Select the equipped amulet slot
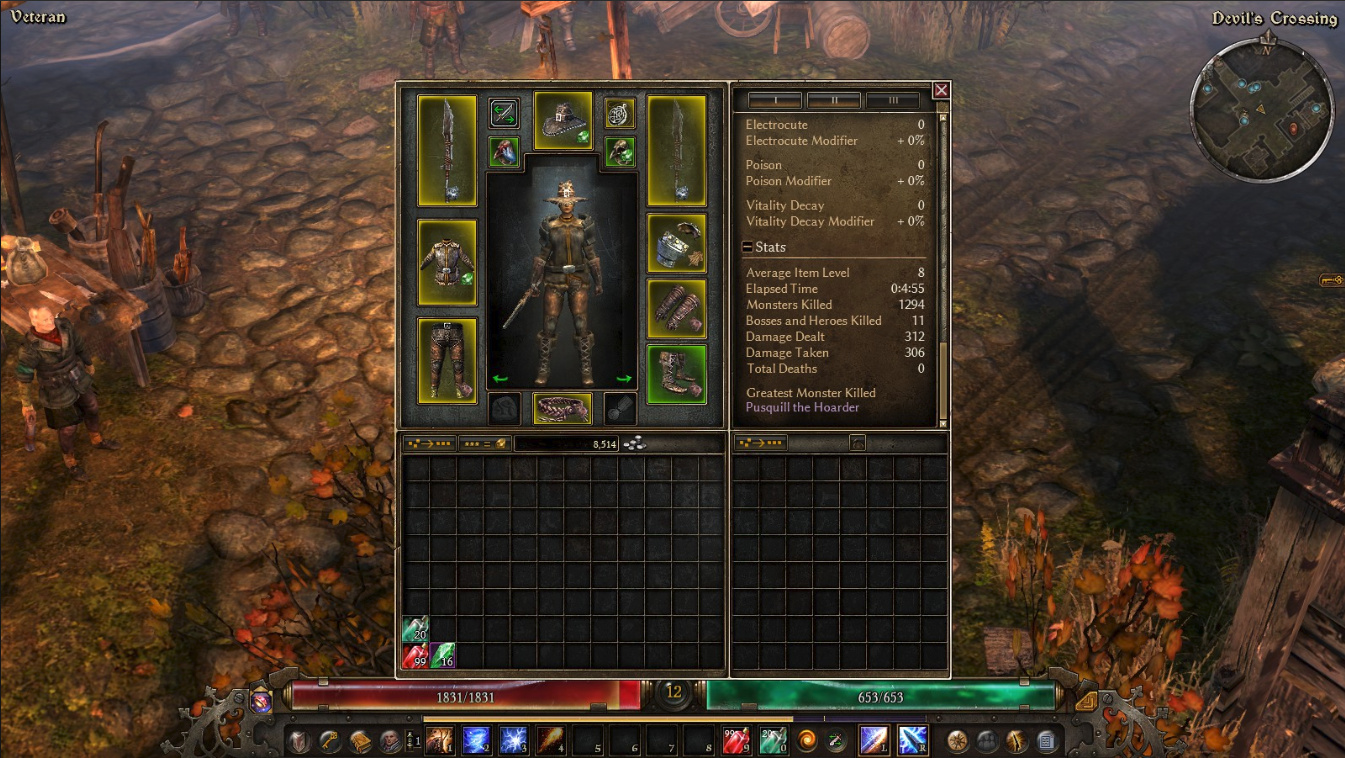1345x758 pixels. 620,113
